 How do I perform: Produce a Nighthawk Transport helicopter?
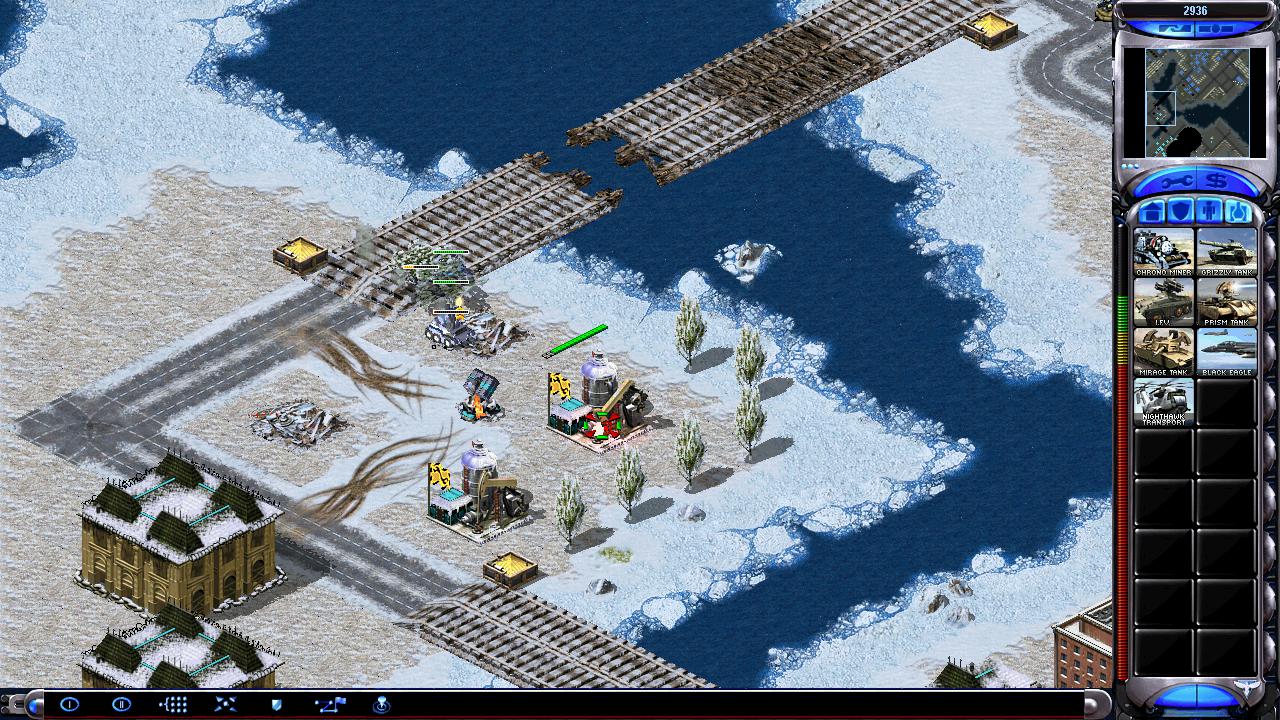pyautogui.click(x=1164, y=402)
